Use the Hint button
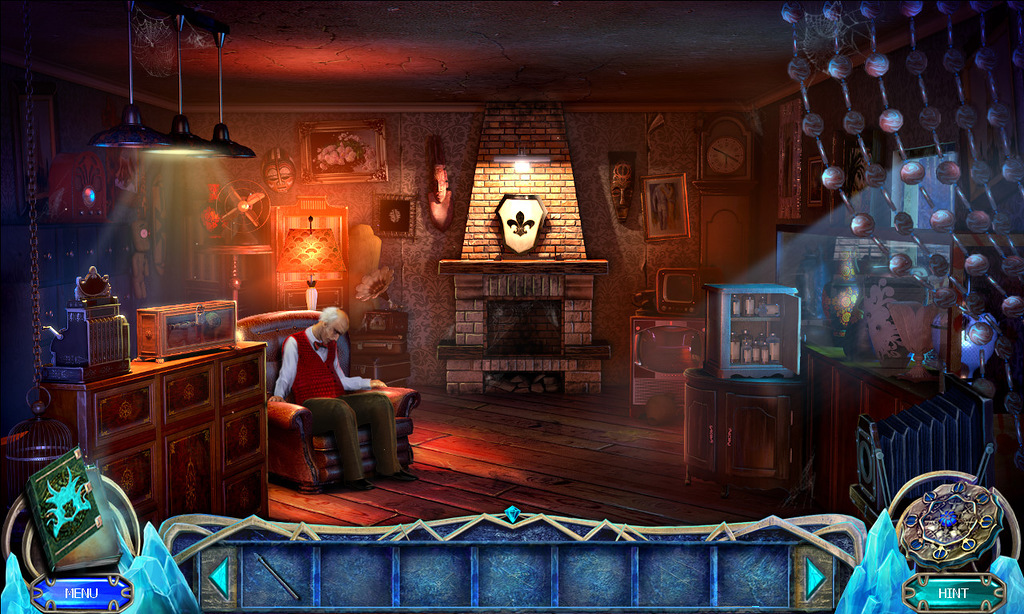 click(x=953, y=592)
